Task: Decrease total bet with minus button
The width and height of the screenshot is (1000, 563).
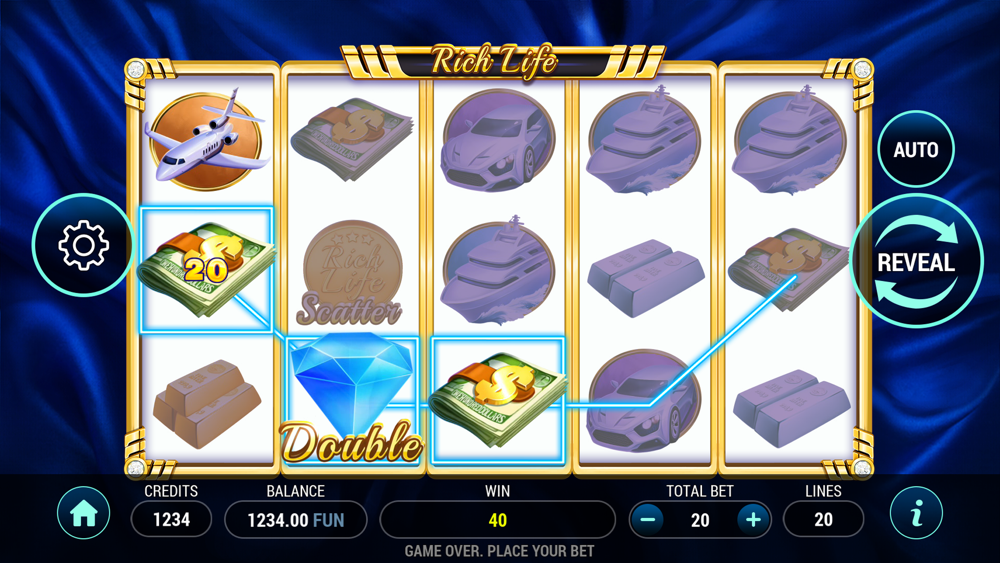Action: pos(648,519)
